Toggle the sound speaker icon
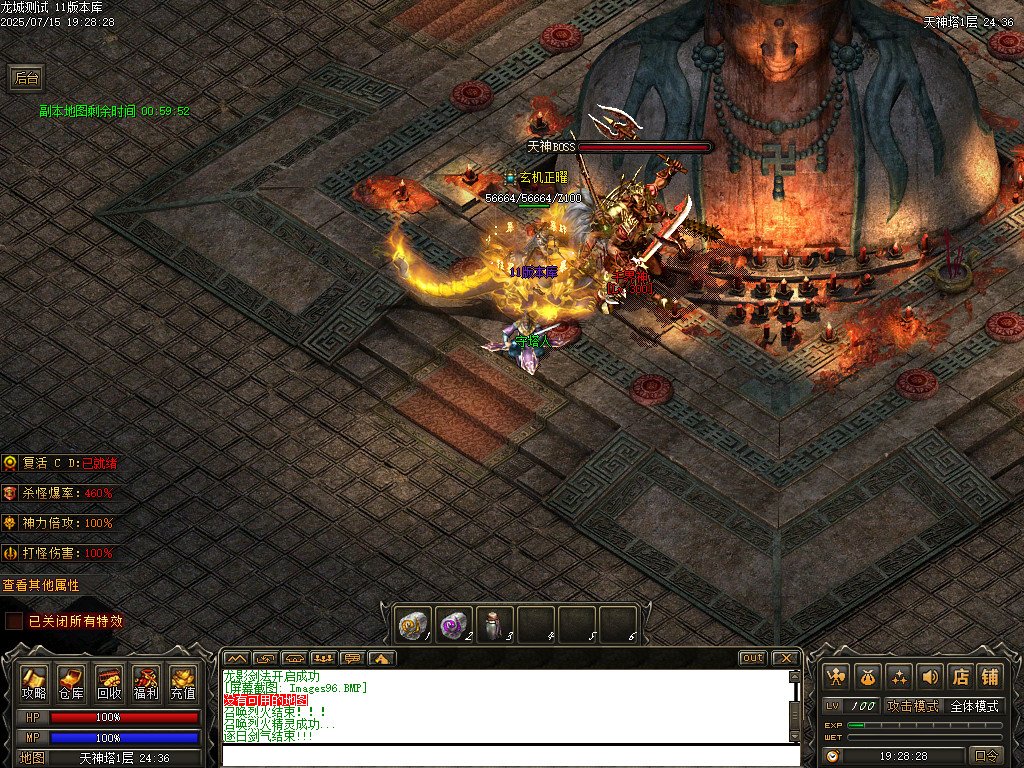 pyautogui.click(x=929, y=677)
